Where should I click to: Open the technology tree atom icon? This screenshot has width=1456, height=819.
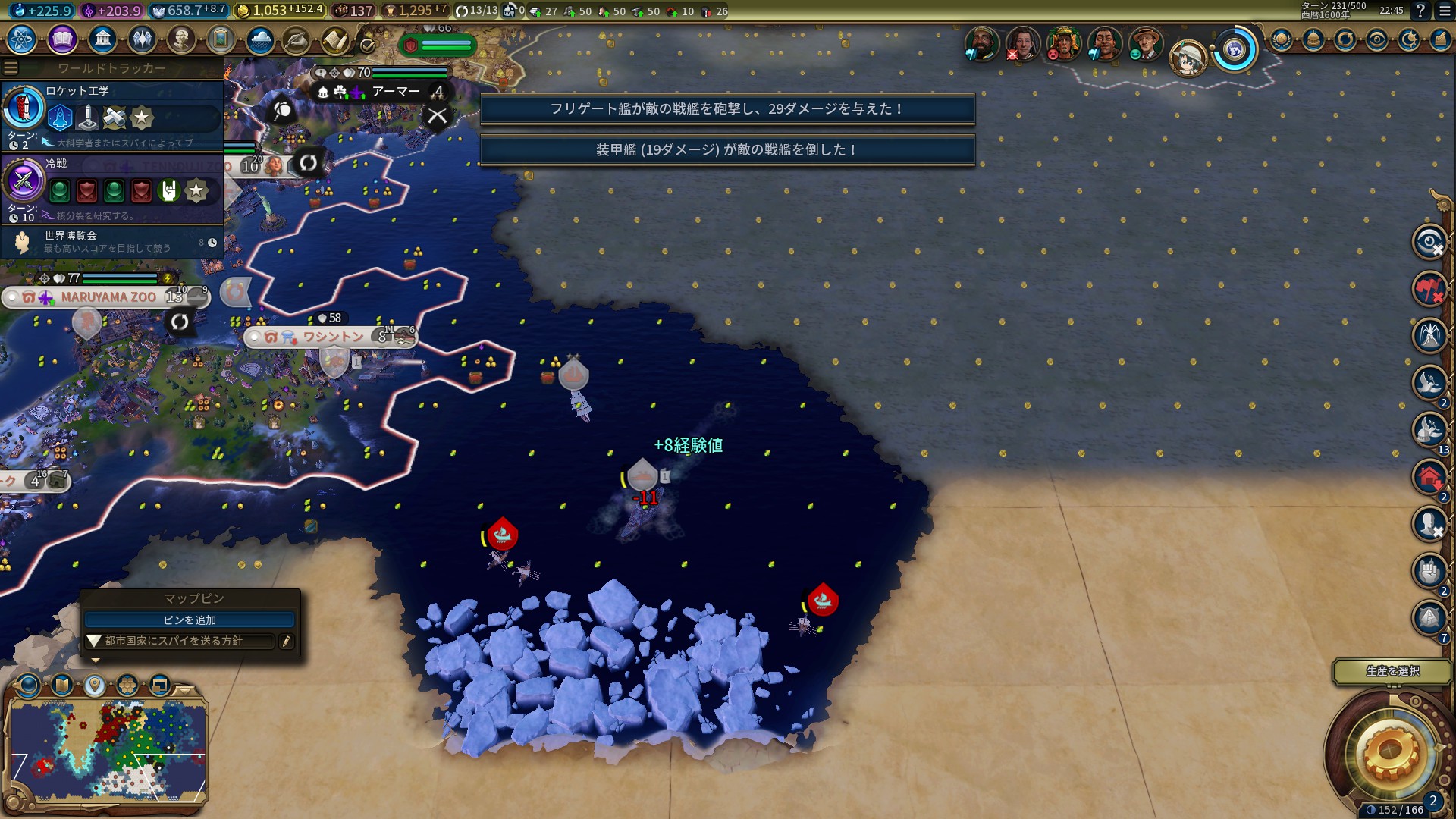tap(22, 39)
